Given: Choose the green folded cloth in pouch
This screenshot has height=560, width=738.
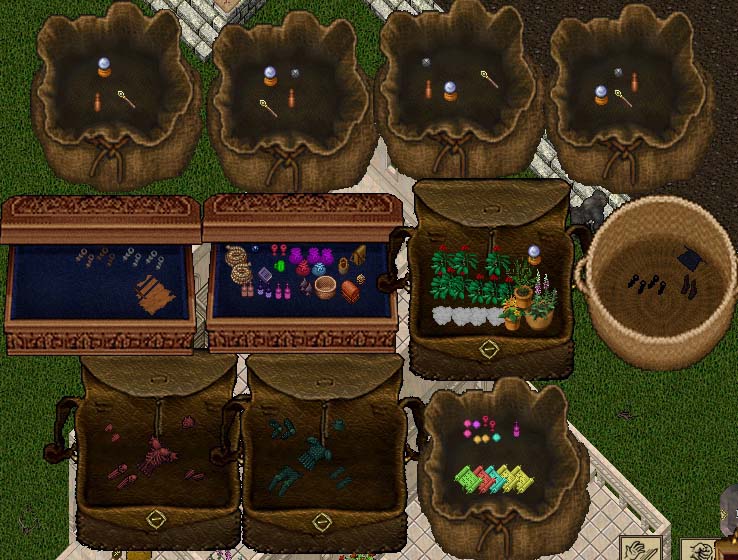Looking at the screenshot, I should [467, 480].
